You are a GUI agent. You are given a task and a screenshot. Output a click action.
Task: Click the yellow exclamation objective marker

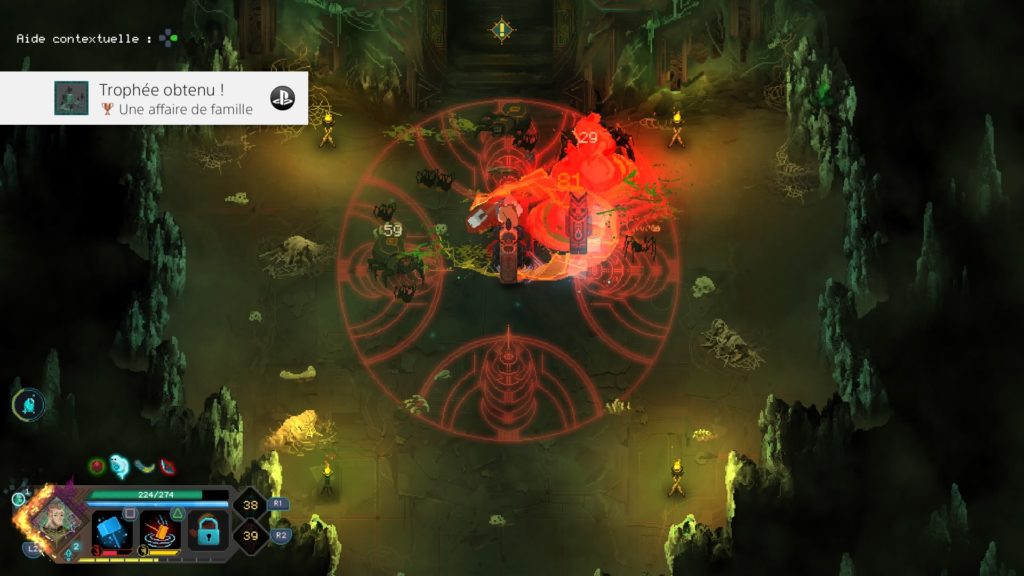coord(501,29)
